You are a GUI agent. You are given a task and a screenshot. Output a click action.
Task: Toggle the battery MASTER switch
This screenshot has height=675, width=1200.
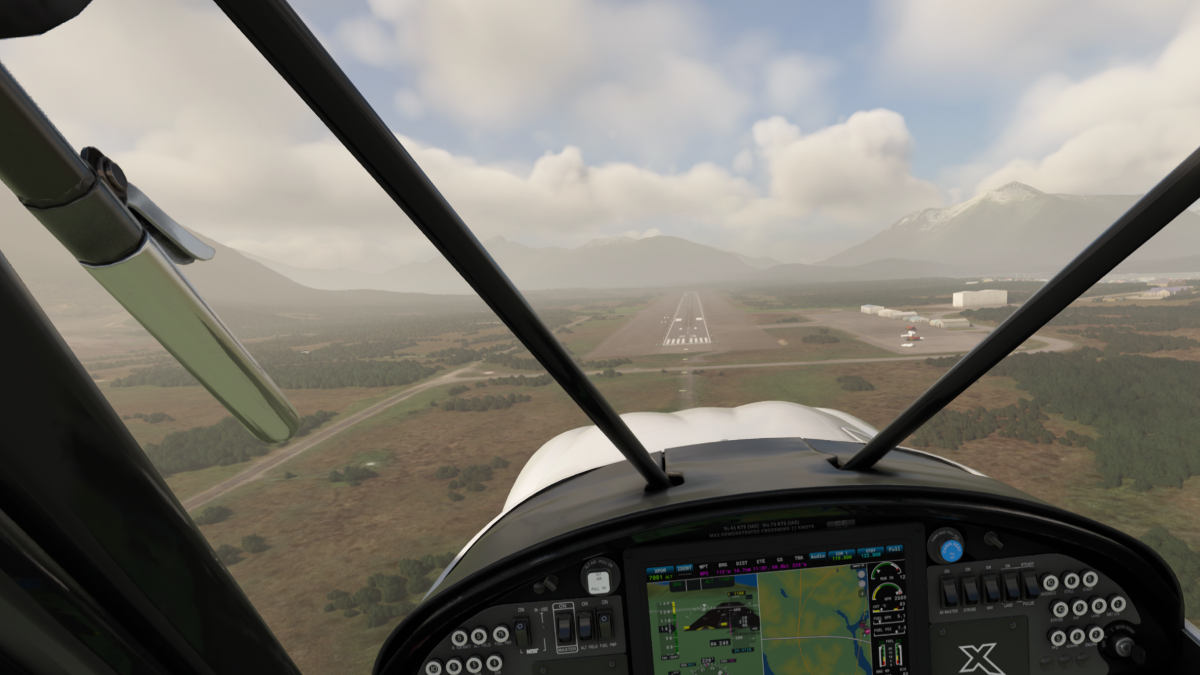point(564,627)
